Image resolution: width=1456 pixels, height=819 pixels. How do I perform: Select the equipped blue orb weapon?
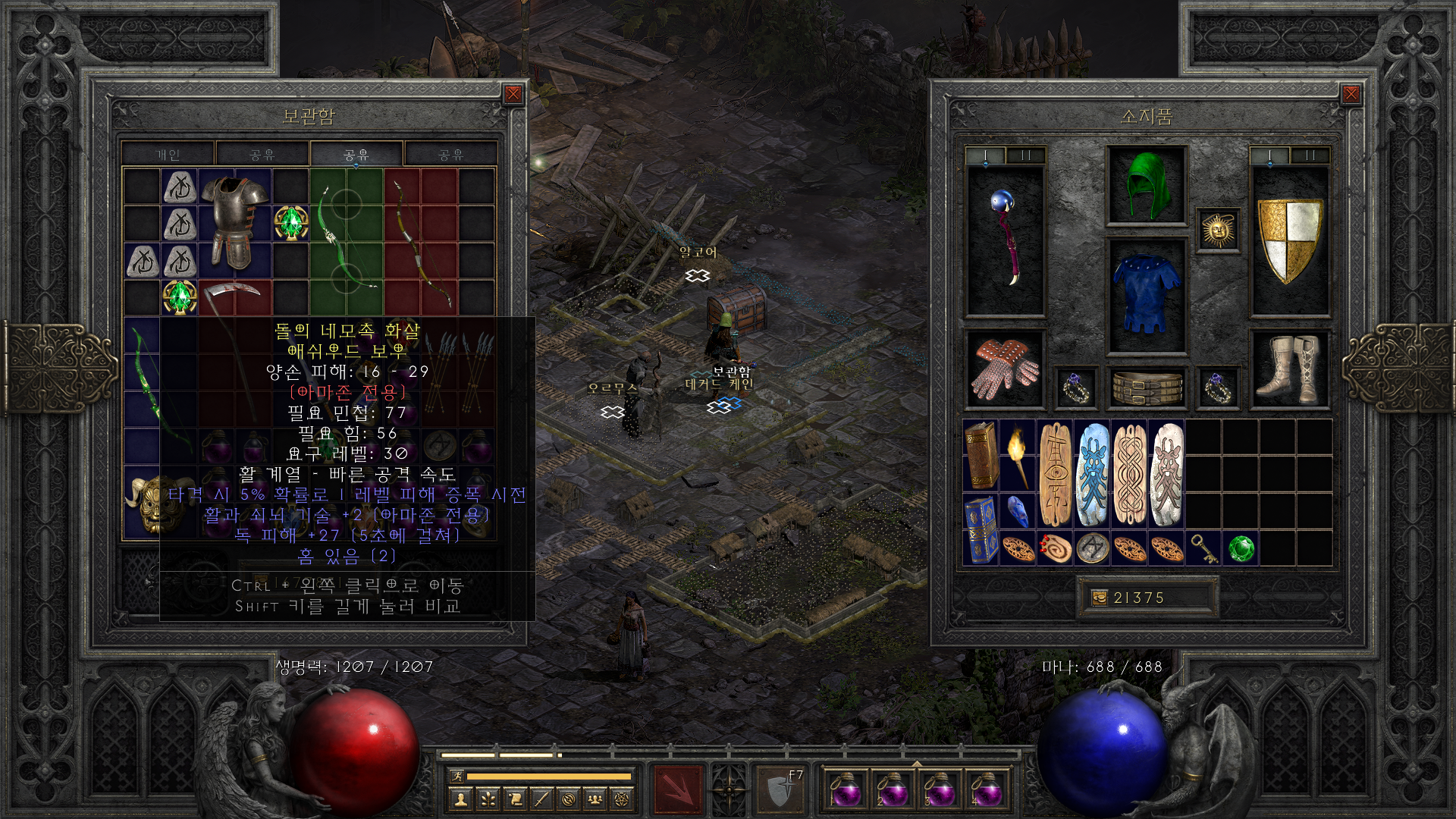1006,240
